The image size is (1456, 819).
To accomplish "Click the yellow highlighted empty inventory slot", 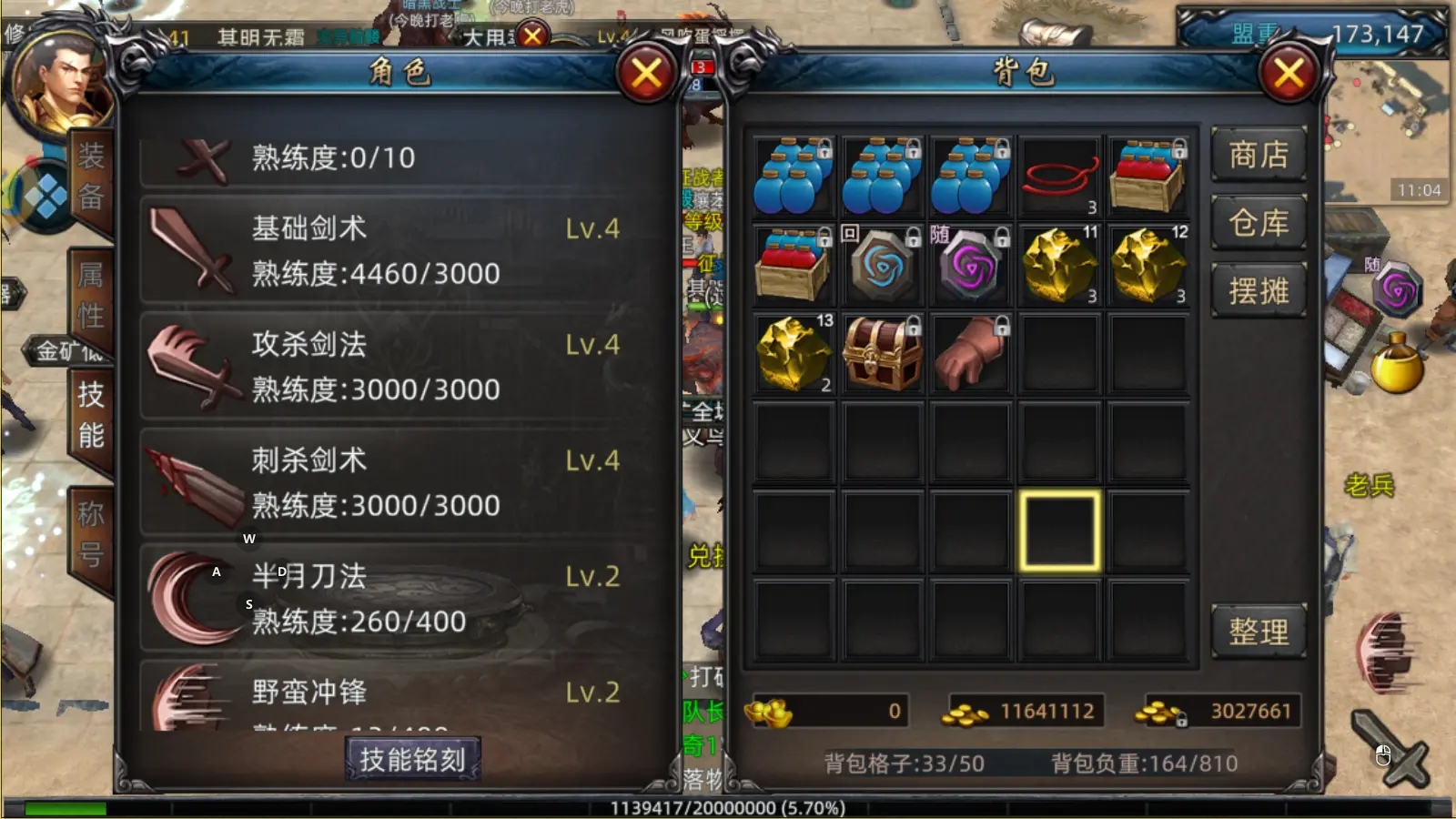I will tap(1058, 528).
